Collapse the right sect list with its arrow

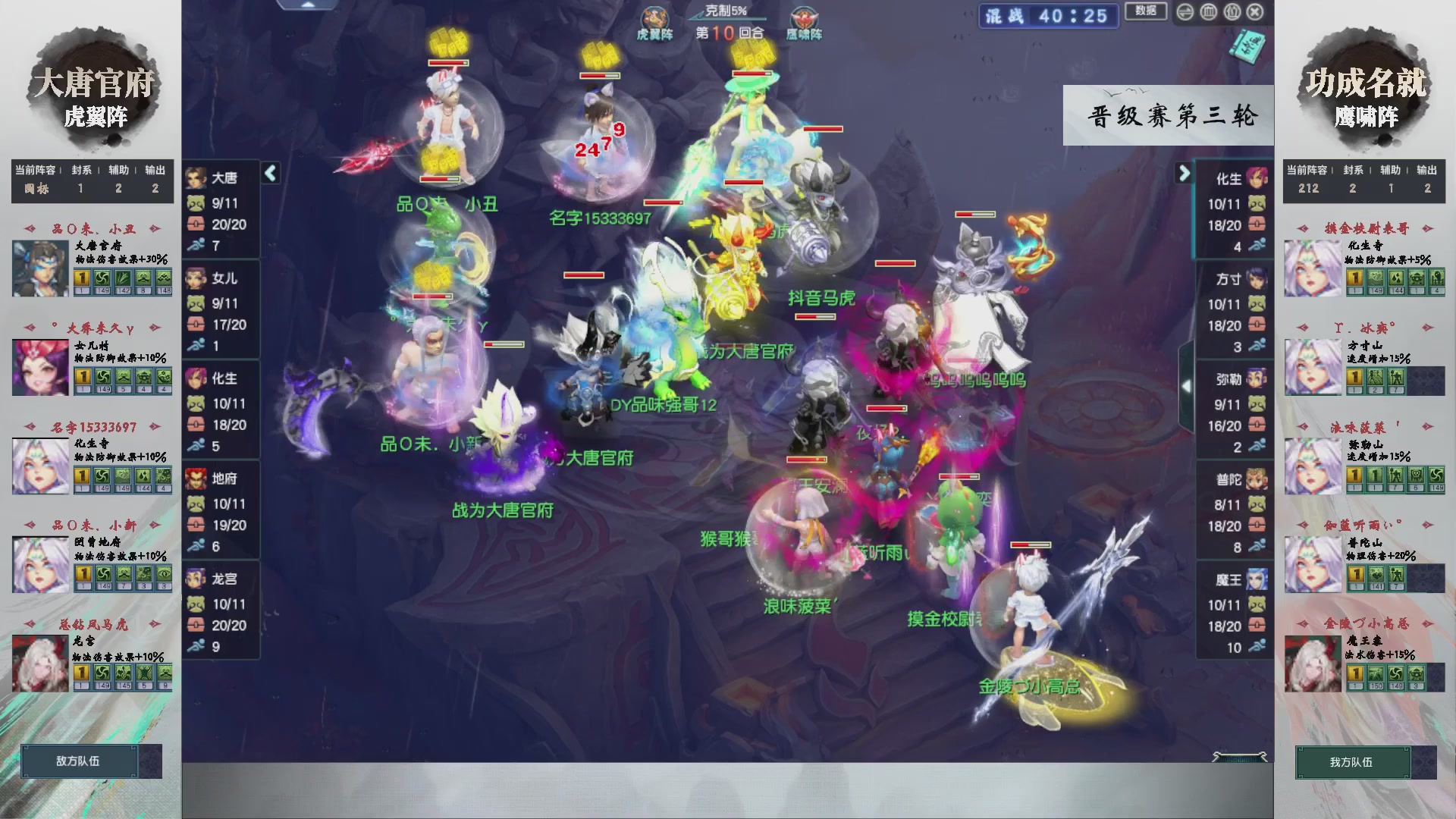pyautogui.click(x=1184, y=173)
